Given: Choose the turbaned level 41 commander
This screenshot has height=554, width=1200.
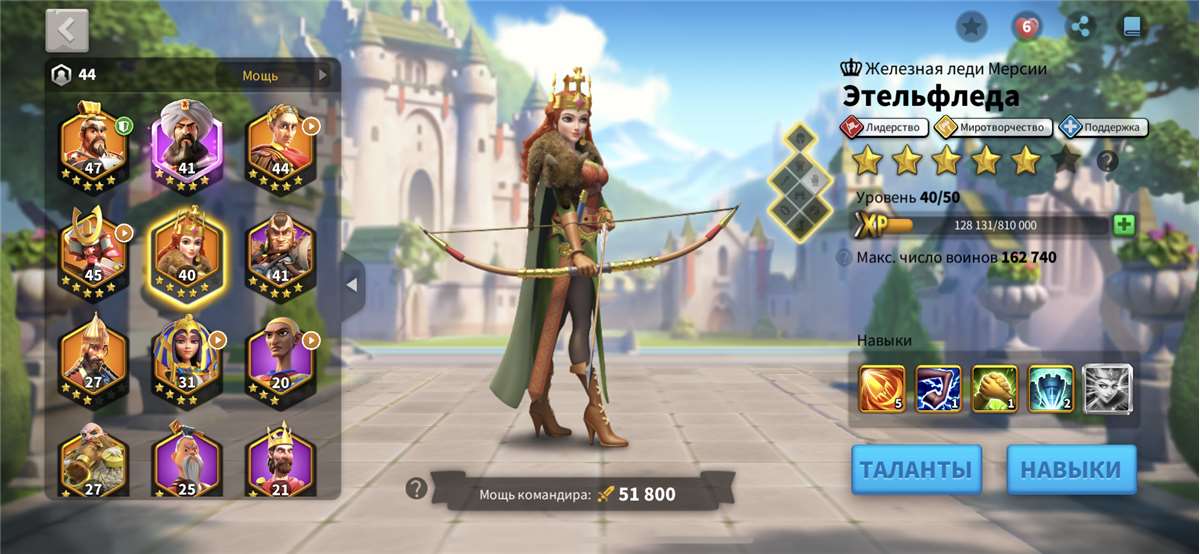Looking at the screenshot, I should [187, 146].
